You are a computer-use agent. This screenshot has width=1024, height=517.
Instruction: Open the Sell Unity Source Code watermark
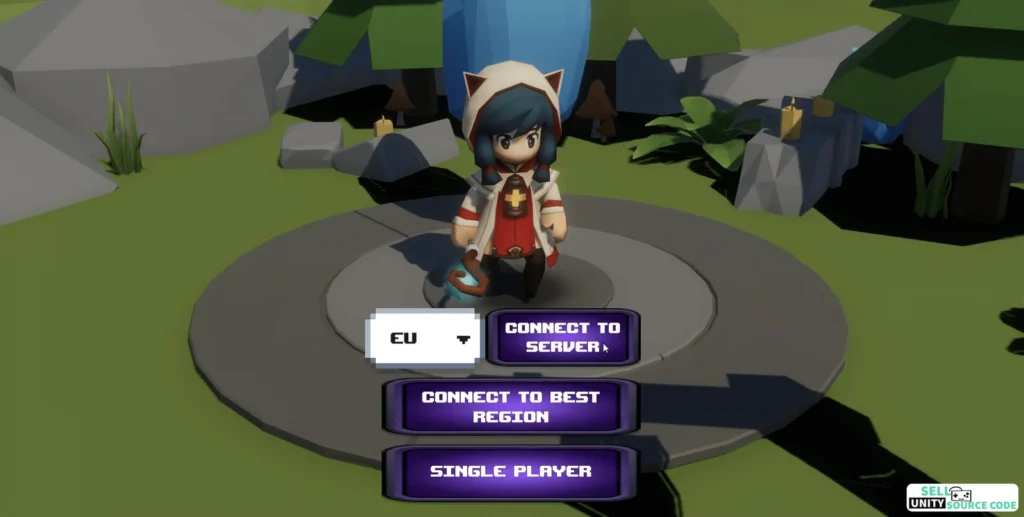[962, 498]
